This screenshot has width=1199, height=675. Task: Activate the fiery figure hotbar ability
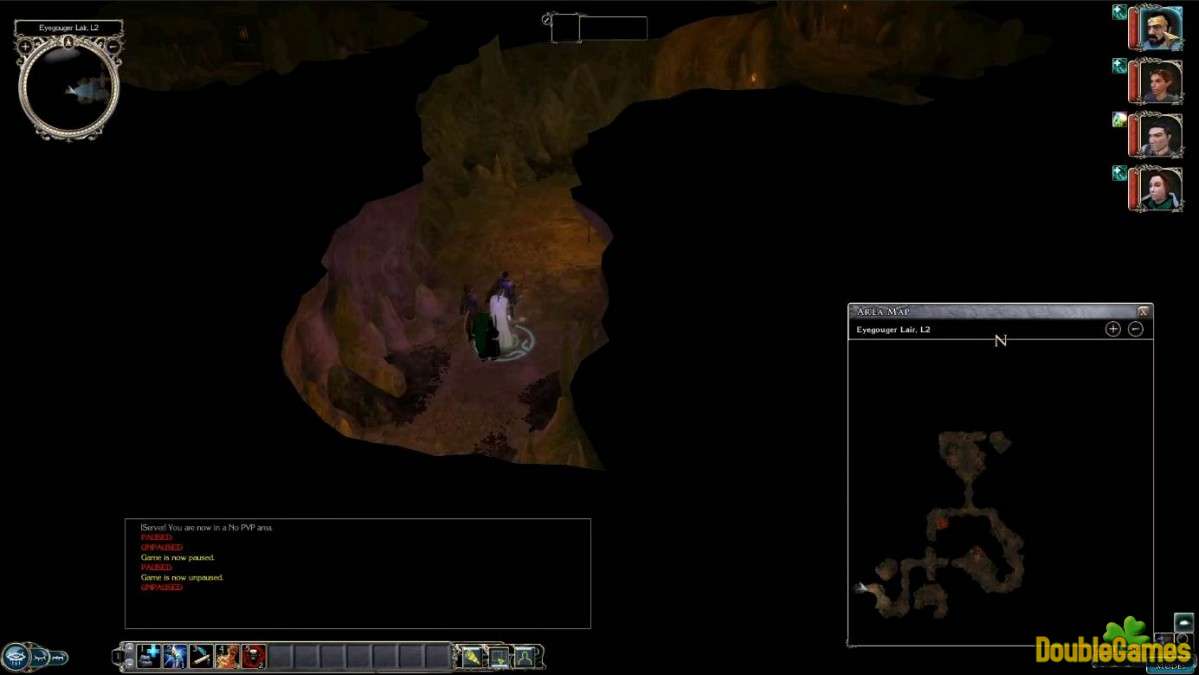tap(227, 656)
